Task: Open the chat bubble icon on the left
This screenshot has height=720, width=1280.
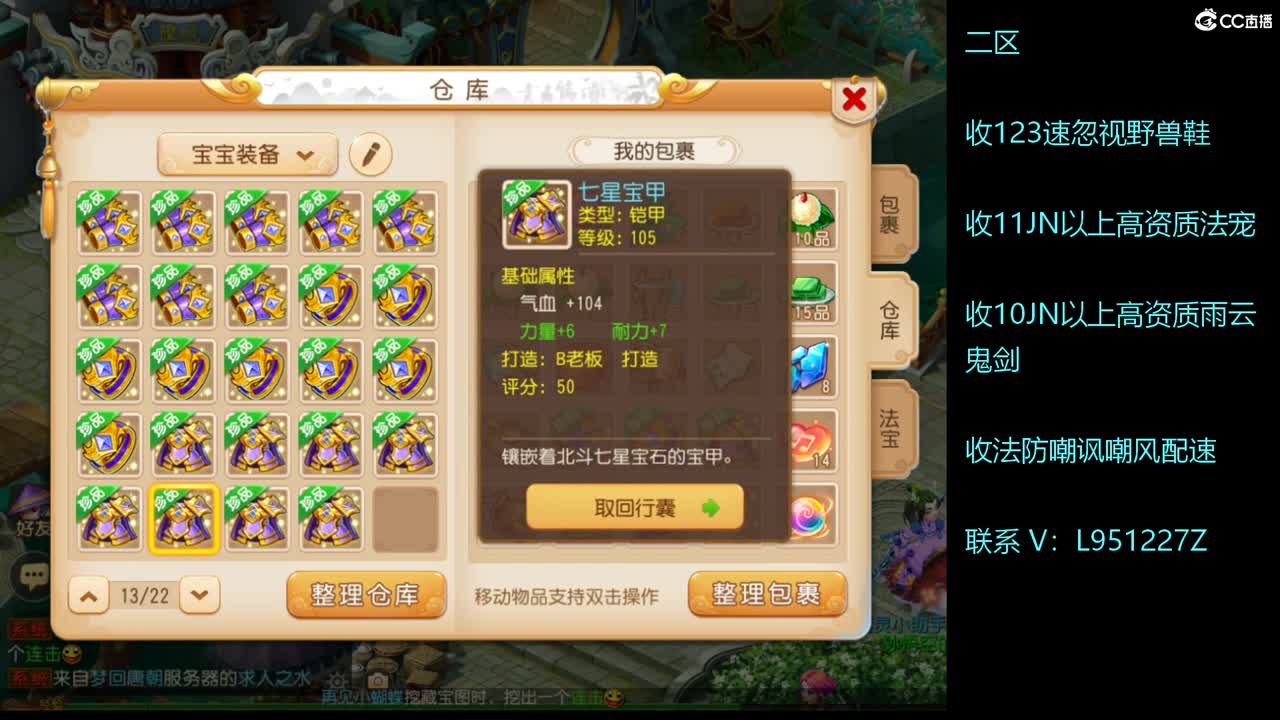Action: [33, 575]
